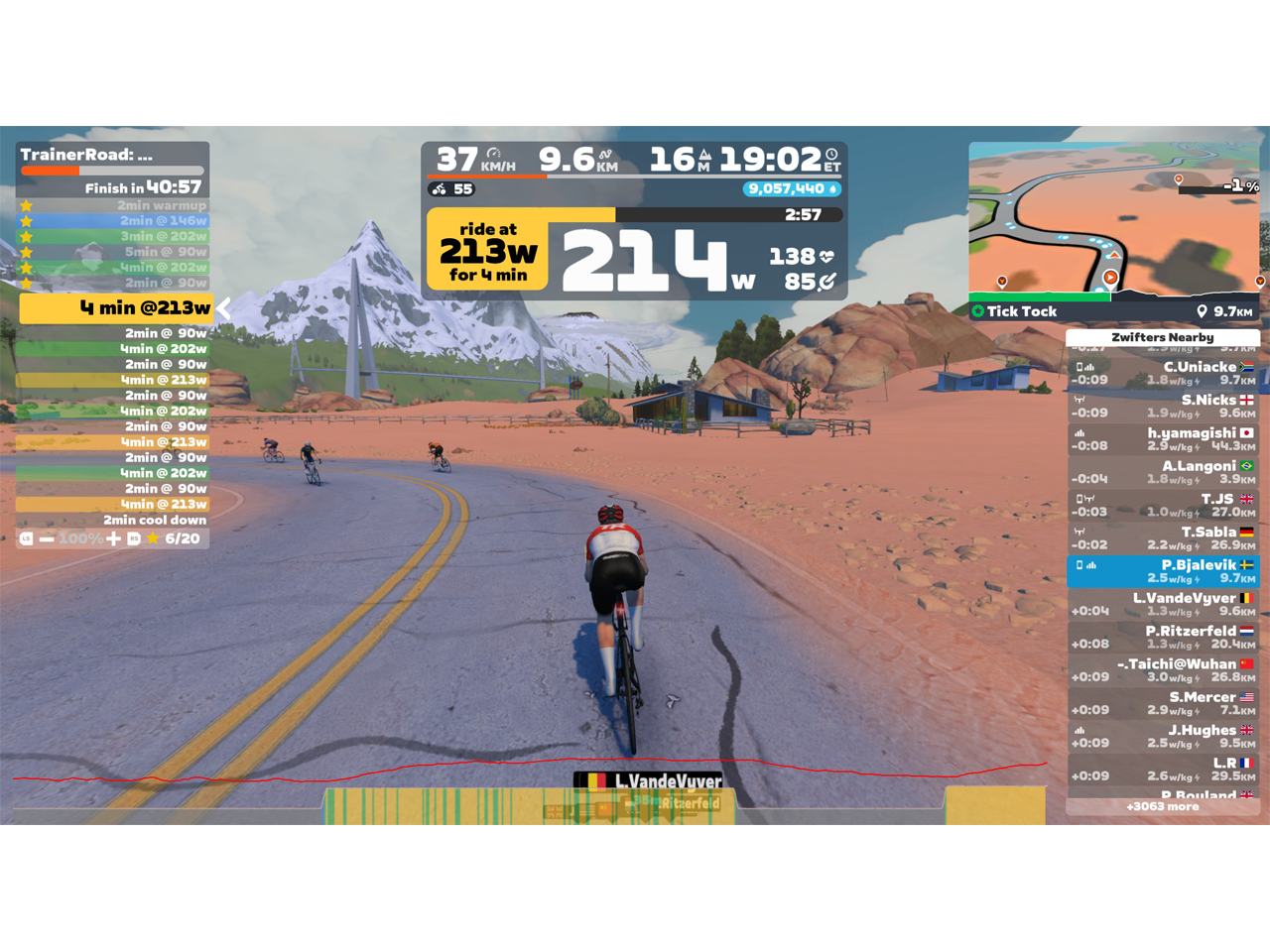Click S.Mercer in Zwifters Nearby
The image size is (1270, 952).
point(1163,703)
